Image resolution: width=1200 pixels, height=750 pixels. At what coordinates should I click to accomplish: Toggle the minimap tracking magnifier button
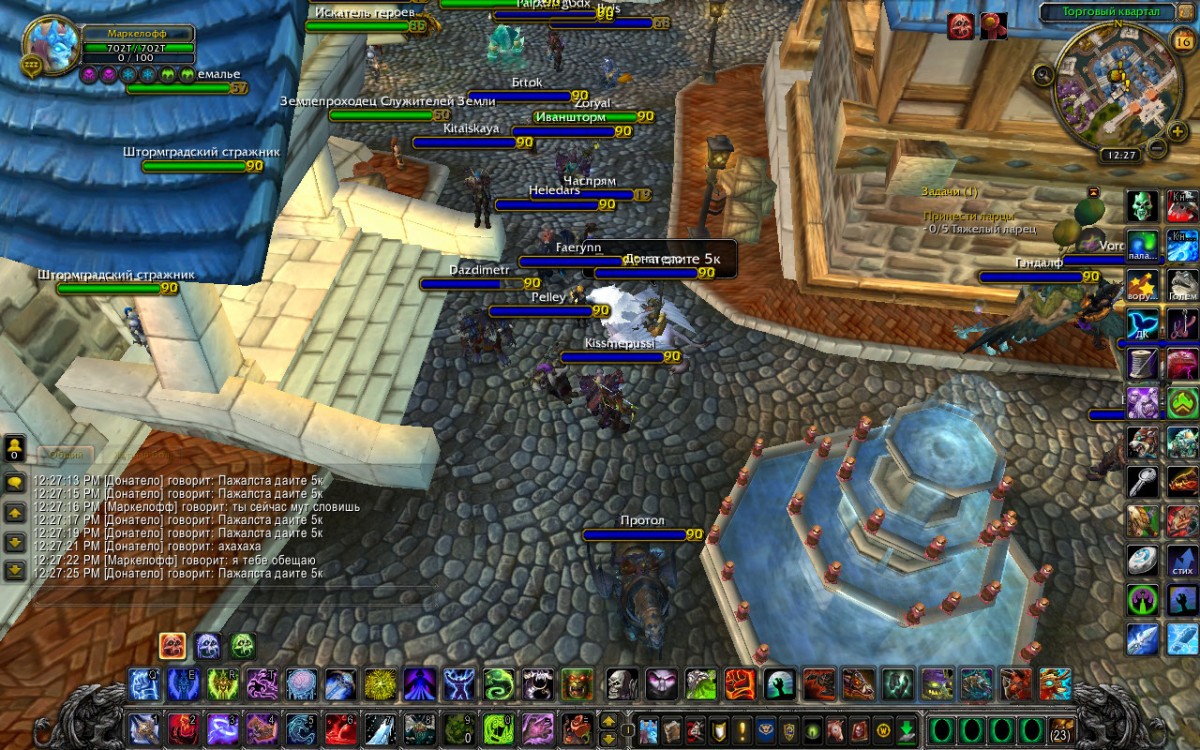coord(1044,73)
